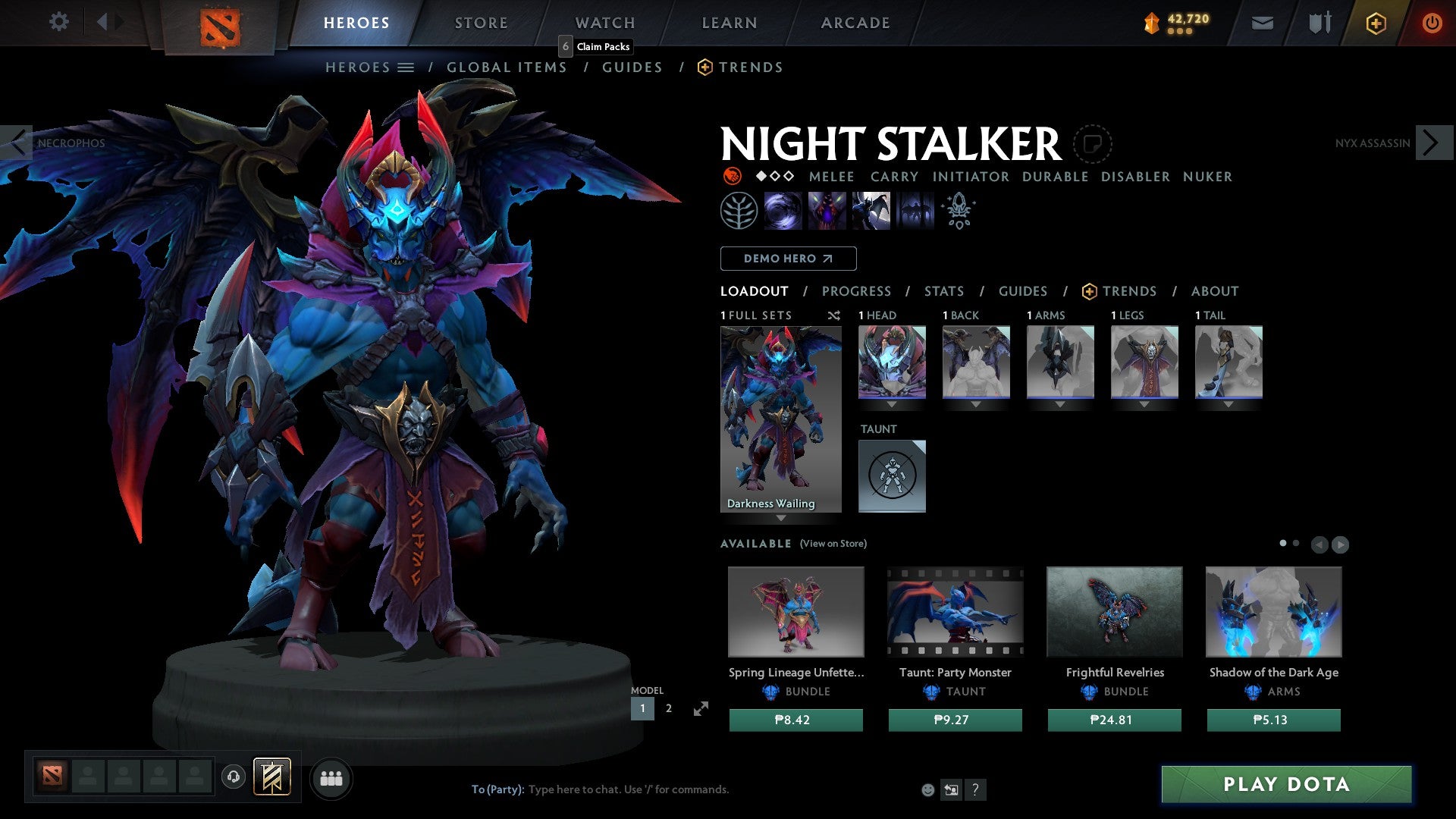Image resolution: width=1456 pixels, height=819 pixels.
Task: Expand the Heroes hamburger menu
Action: tap(406, 67)
